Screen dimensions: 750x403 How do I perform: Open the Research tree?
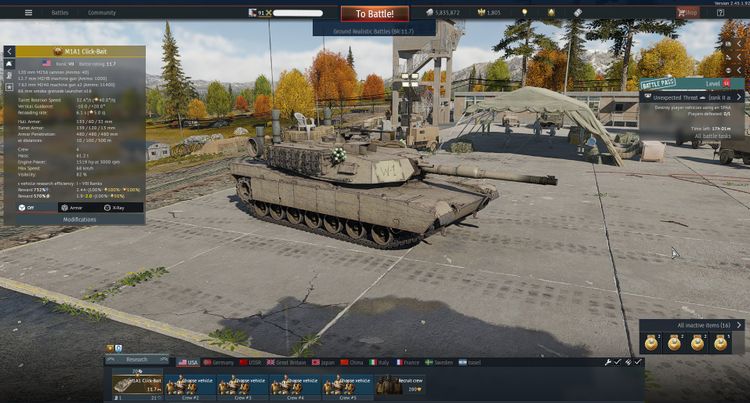[x=136, y=358]
